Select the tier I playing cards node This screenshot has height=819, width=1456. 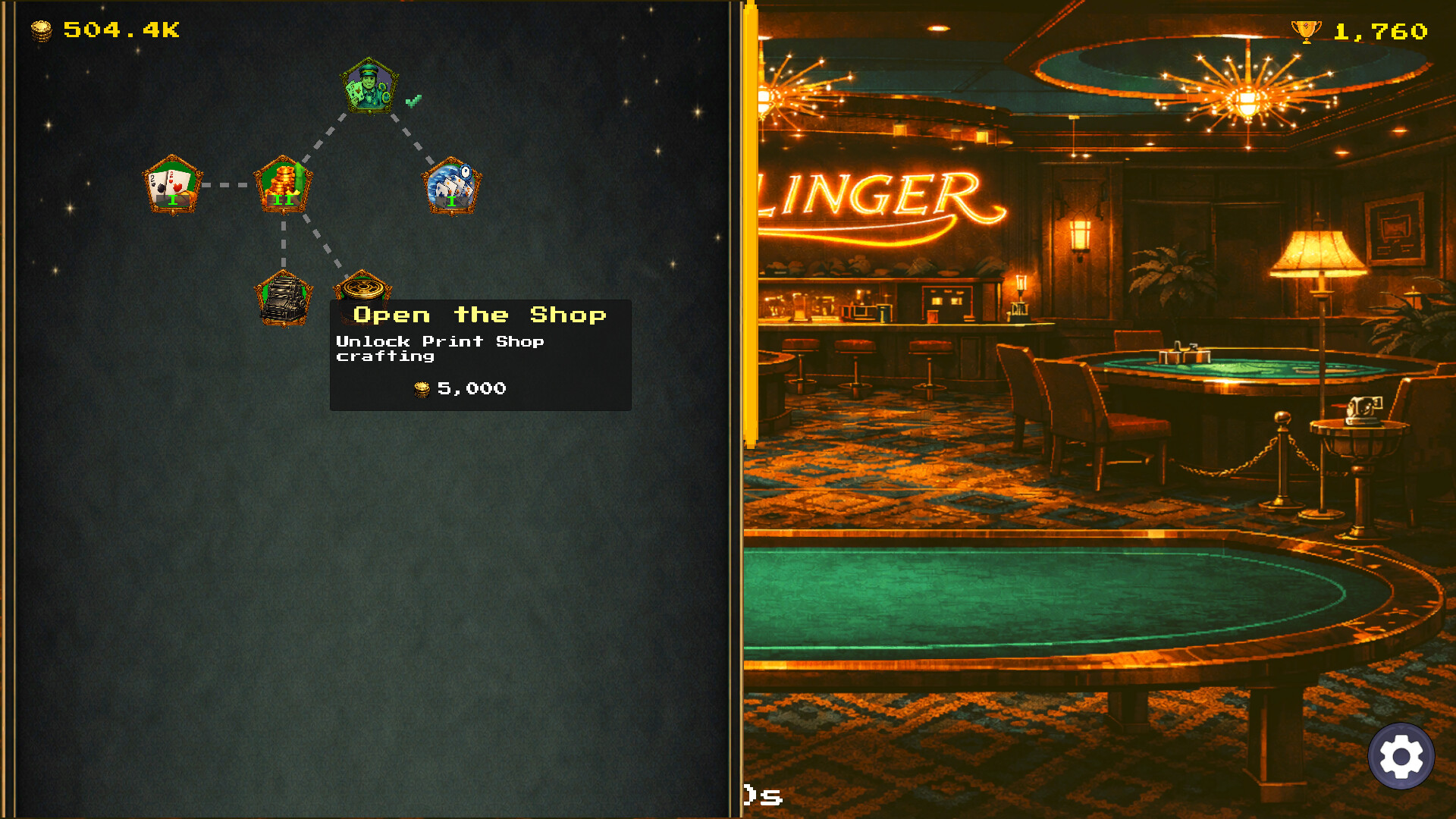[x=173, y=184]
